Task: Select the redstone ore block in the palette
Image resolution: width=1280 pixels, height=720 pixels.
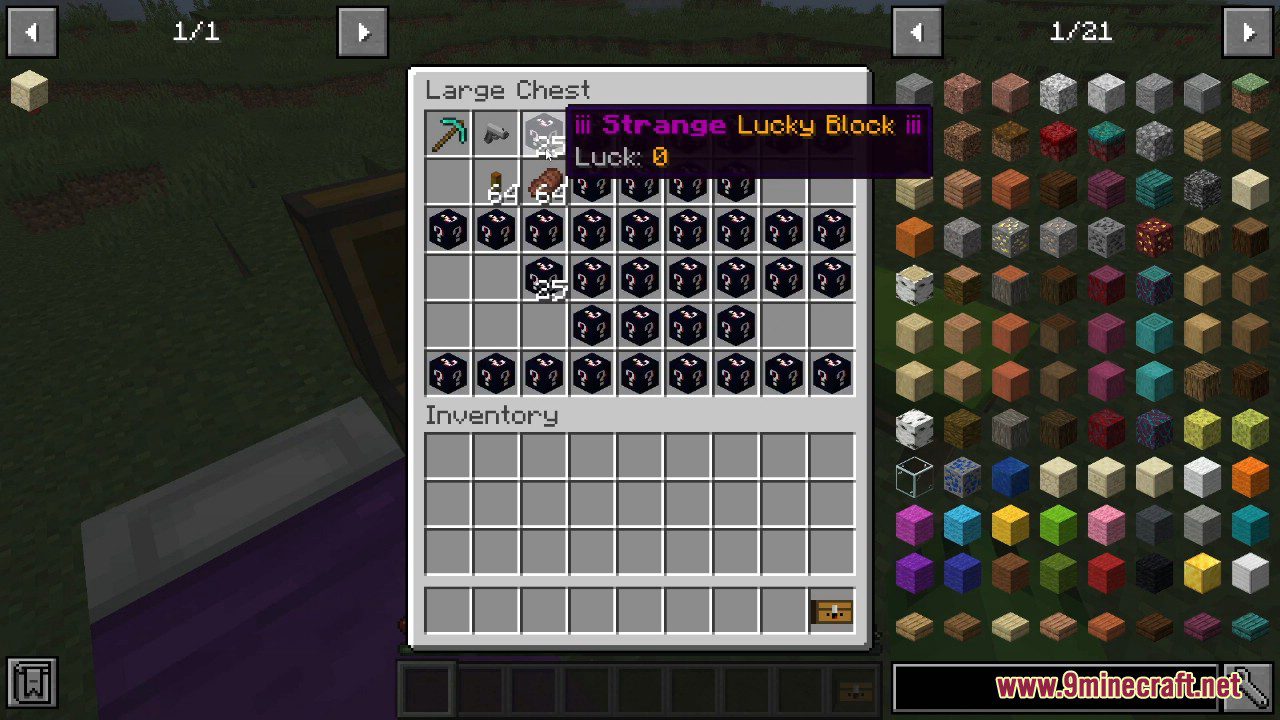Action: pos(1155,236)
